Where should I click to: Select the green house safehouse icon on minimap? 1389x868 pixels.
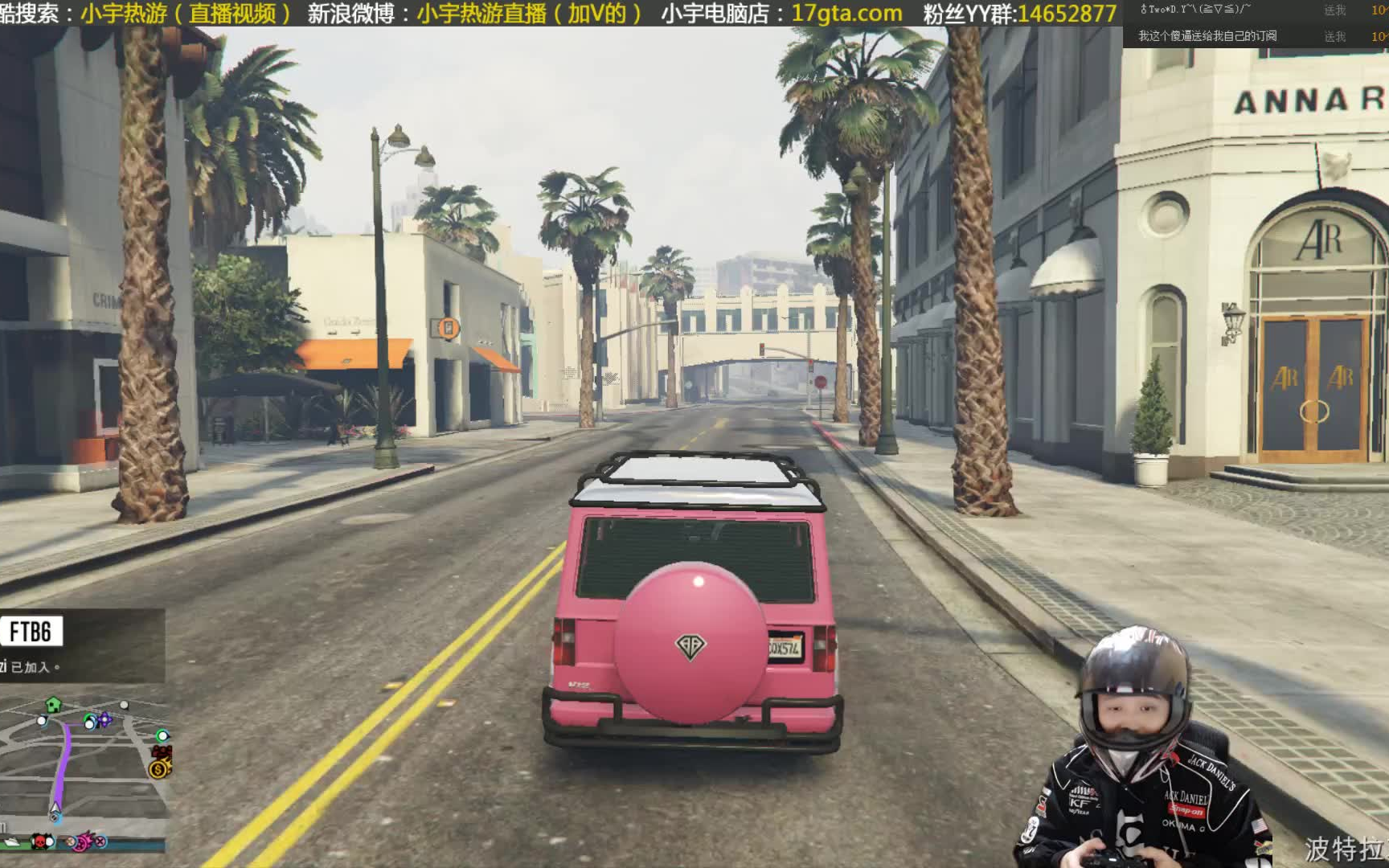point(53,705)
